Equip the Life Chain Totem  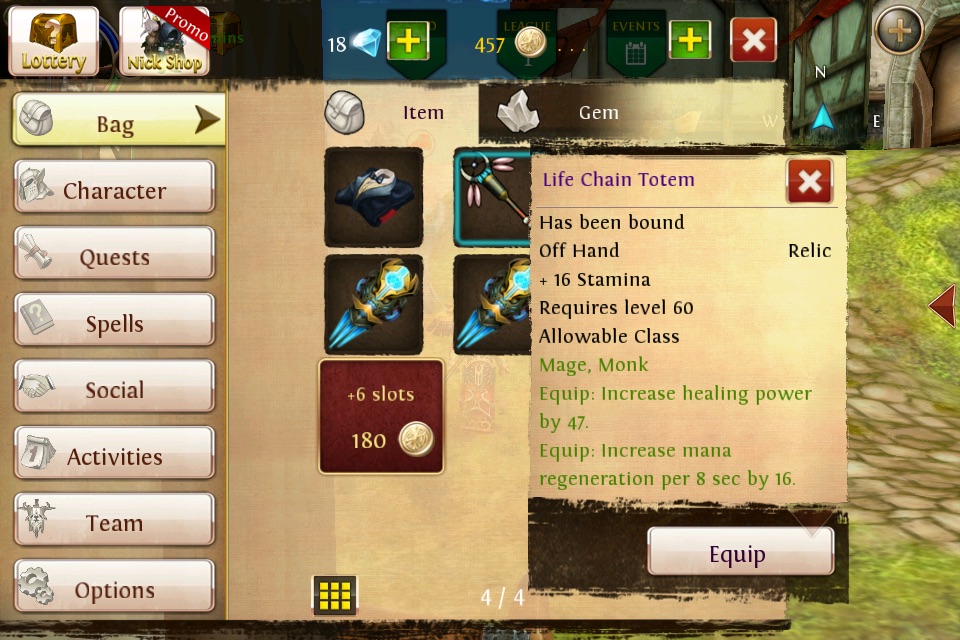[x=739, y=553]
